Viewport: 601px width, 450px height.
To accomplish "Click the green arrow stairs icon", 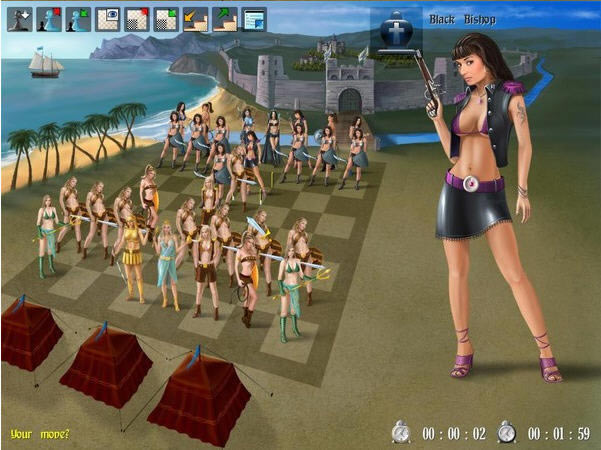I will (225, 18).
